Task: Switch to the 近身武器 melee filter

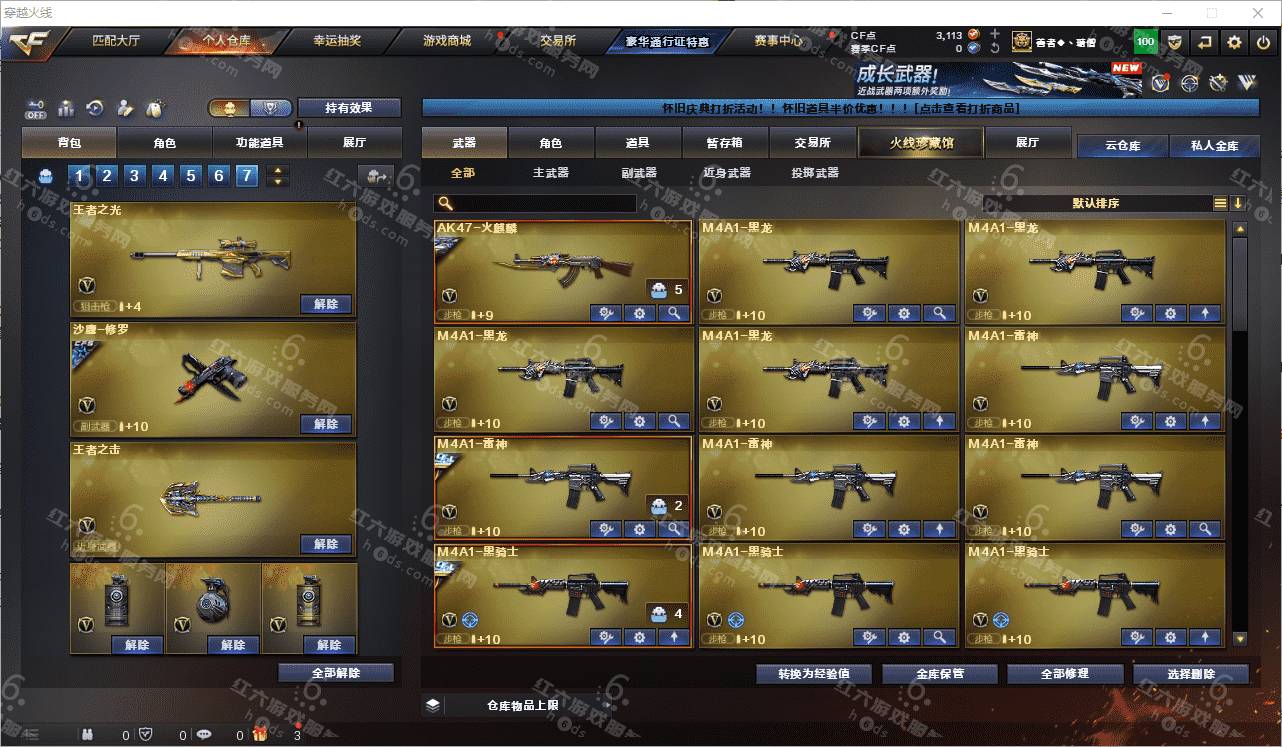Action: click(726, 173)
